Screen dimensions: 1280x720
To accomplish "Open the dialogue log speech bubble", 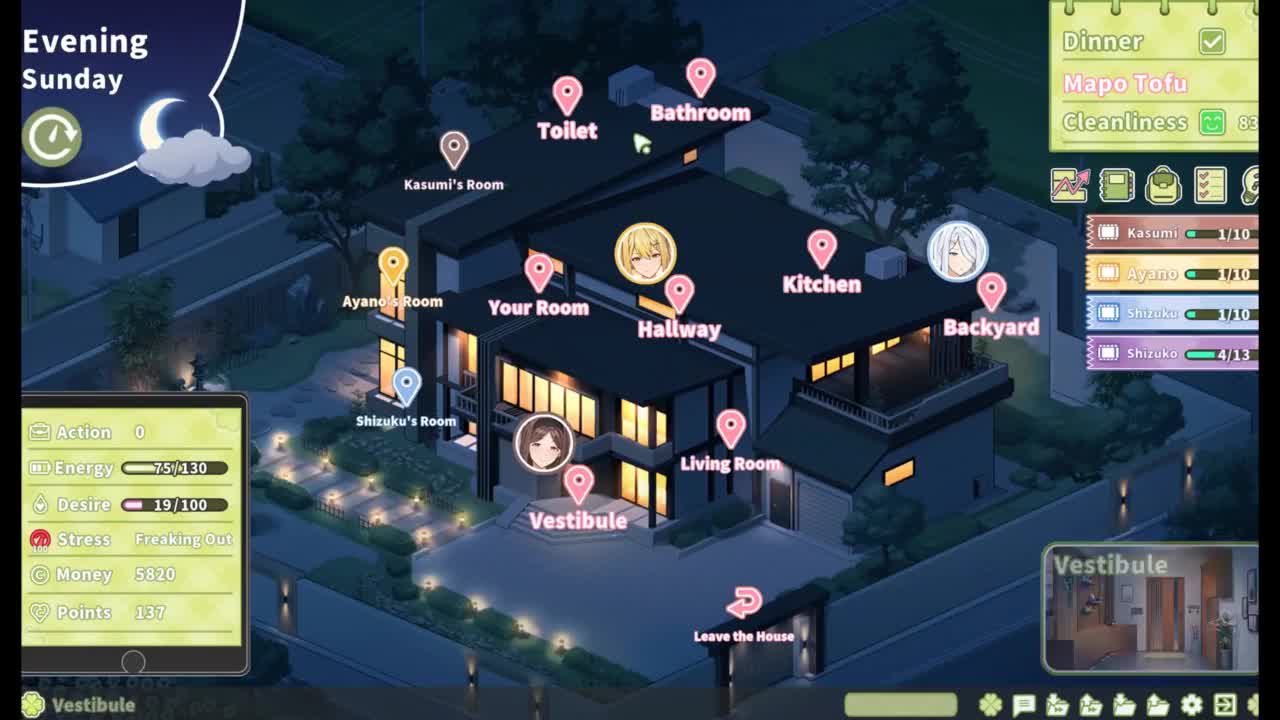I will click(x=1023, y=705).
